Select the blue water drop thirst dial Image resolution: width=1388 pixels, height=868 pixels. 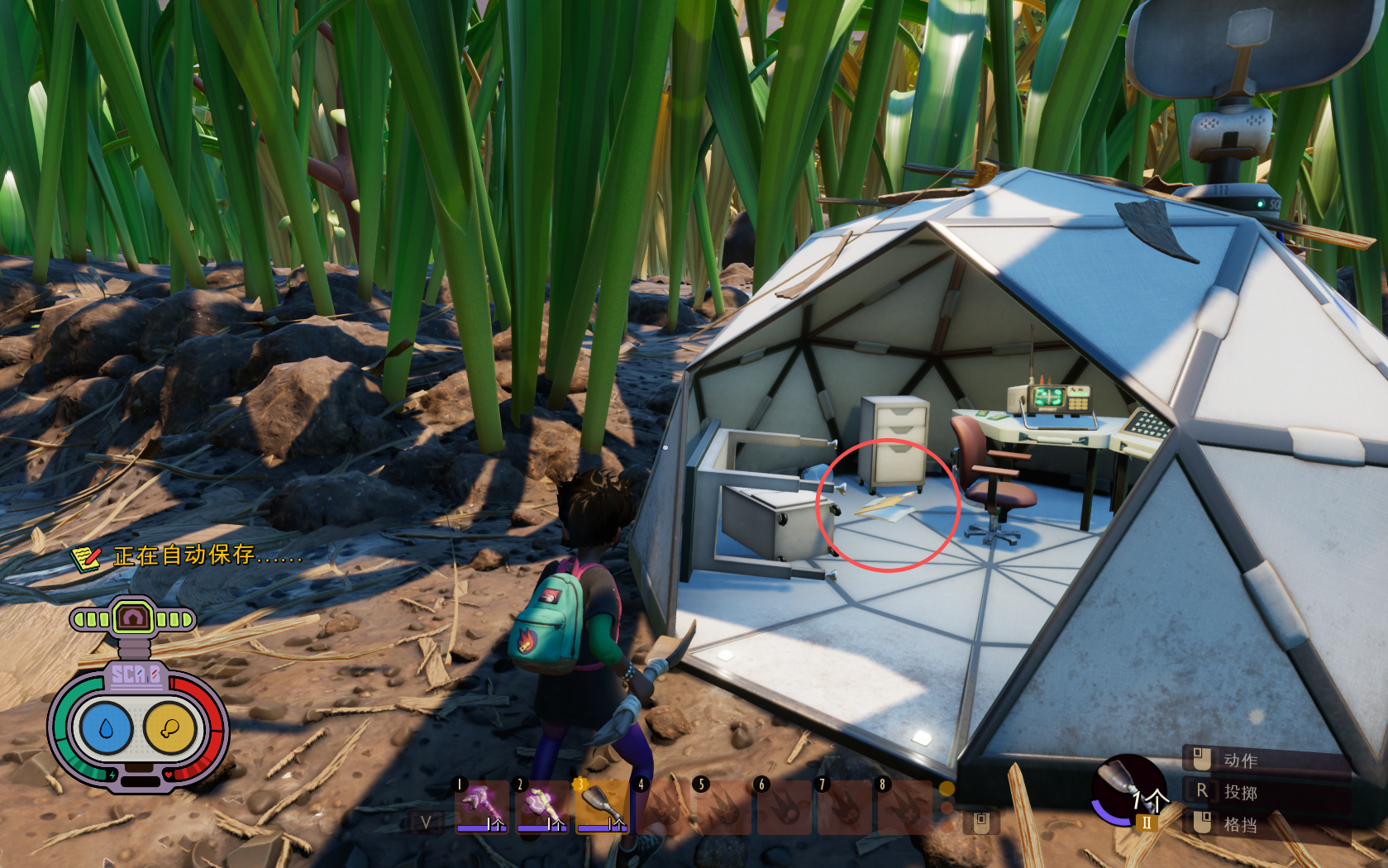(106, 728)
